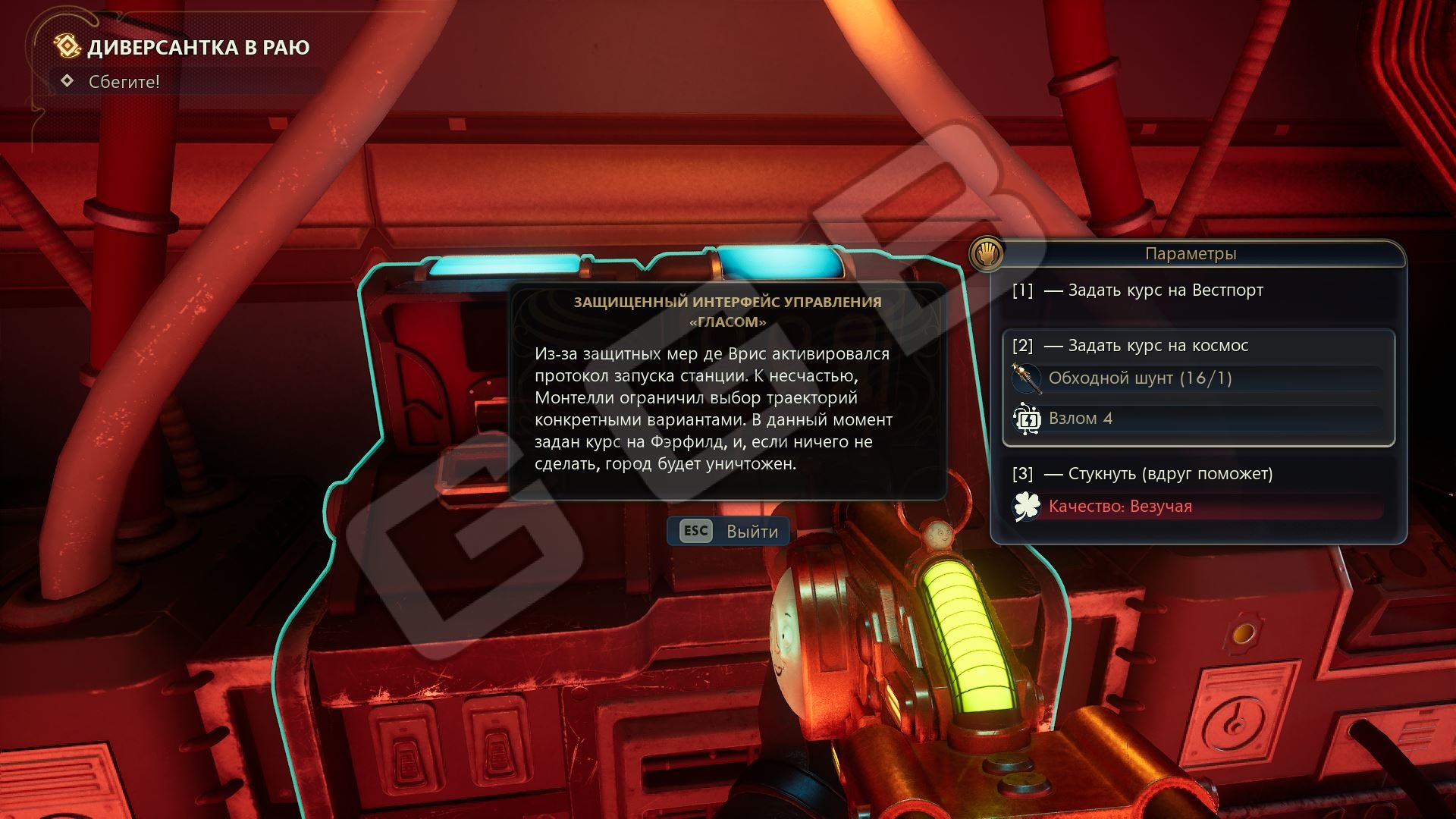
Task: Pick option 3: Стукнуть (вдруг поможет)
Action: (x=1169, y=474)
